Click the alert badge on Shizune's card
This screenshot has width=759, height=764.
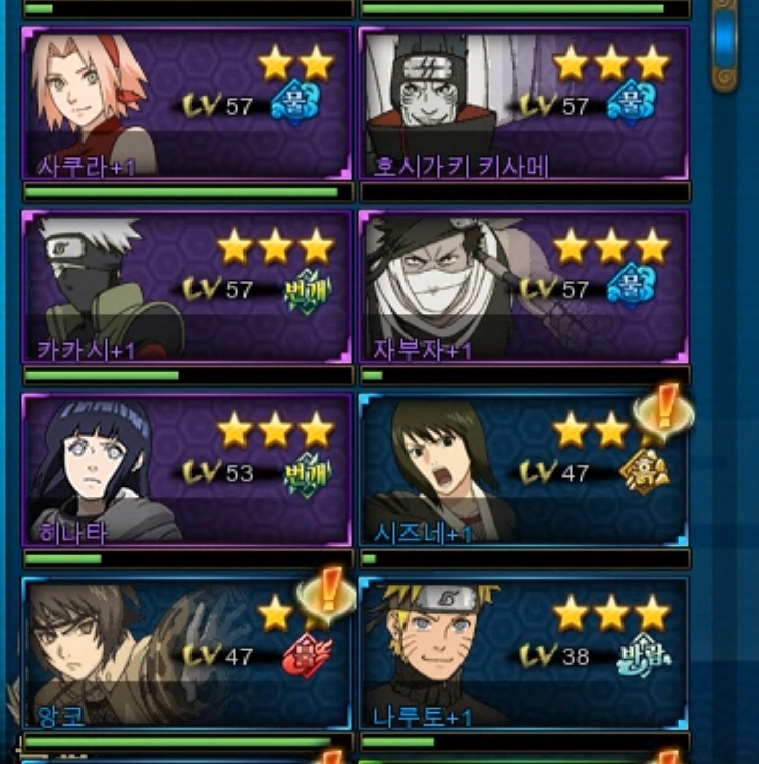coord(661,411)
